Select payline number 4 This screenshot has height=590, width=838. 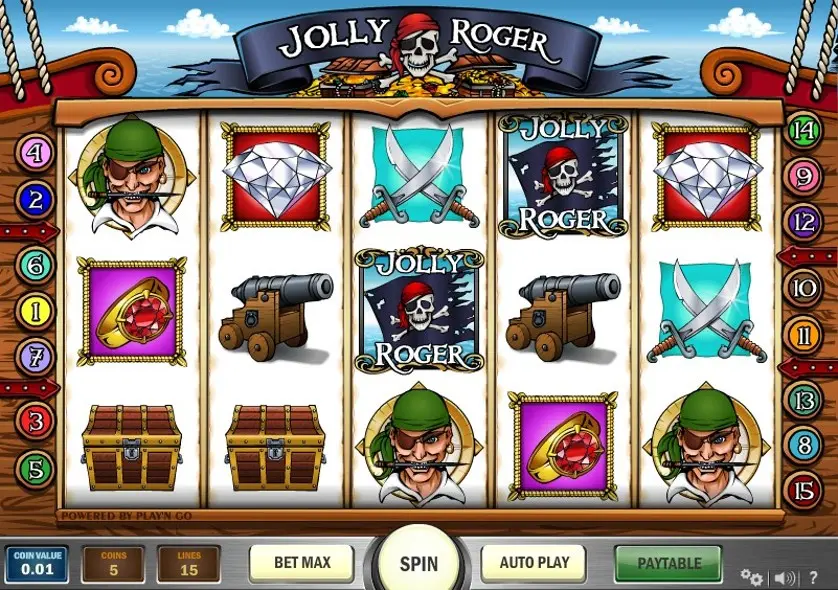point(36,154)
